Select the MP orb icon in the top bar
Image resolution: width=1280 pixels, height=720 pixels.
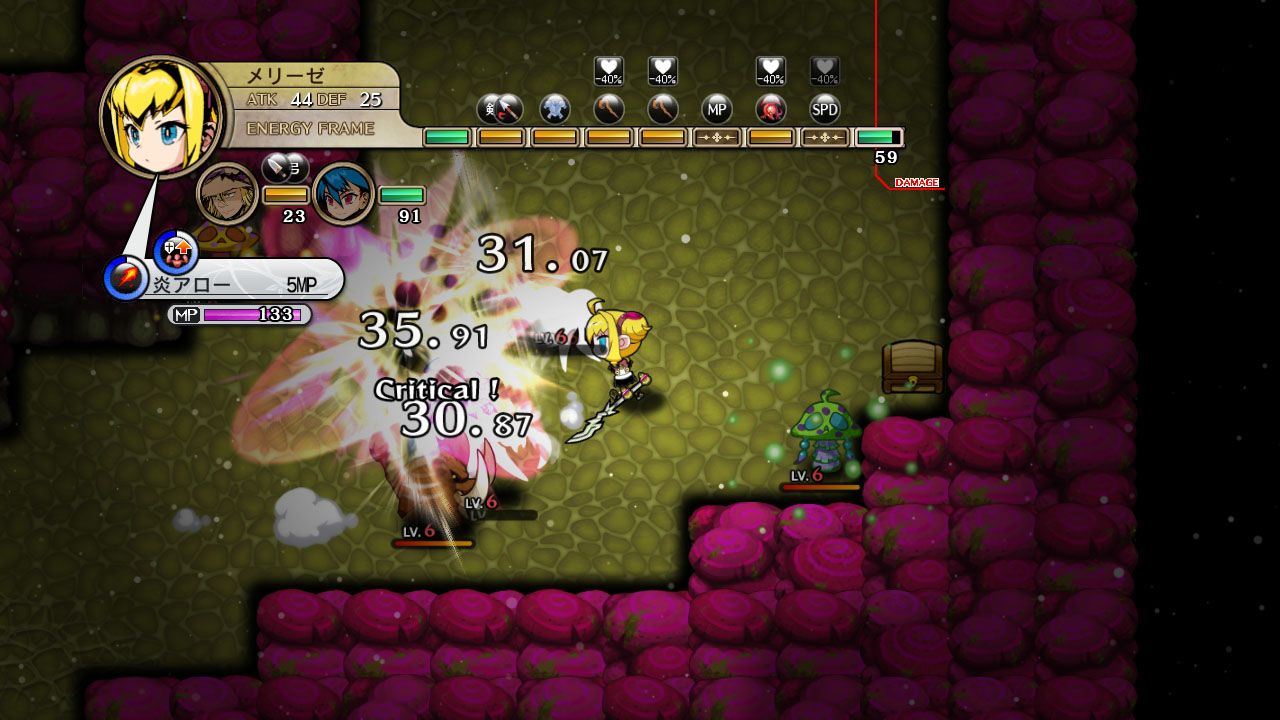tap(718, 107)
